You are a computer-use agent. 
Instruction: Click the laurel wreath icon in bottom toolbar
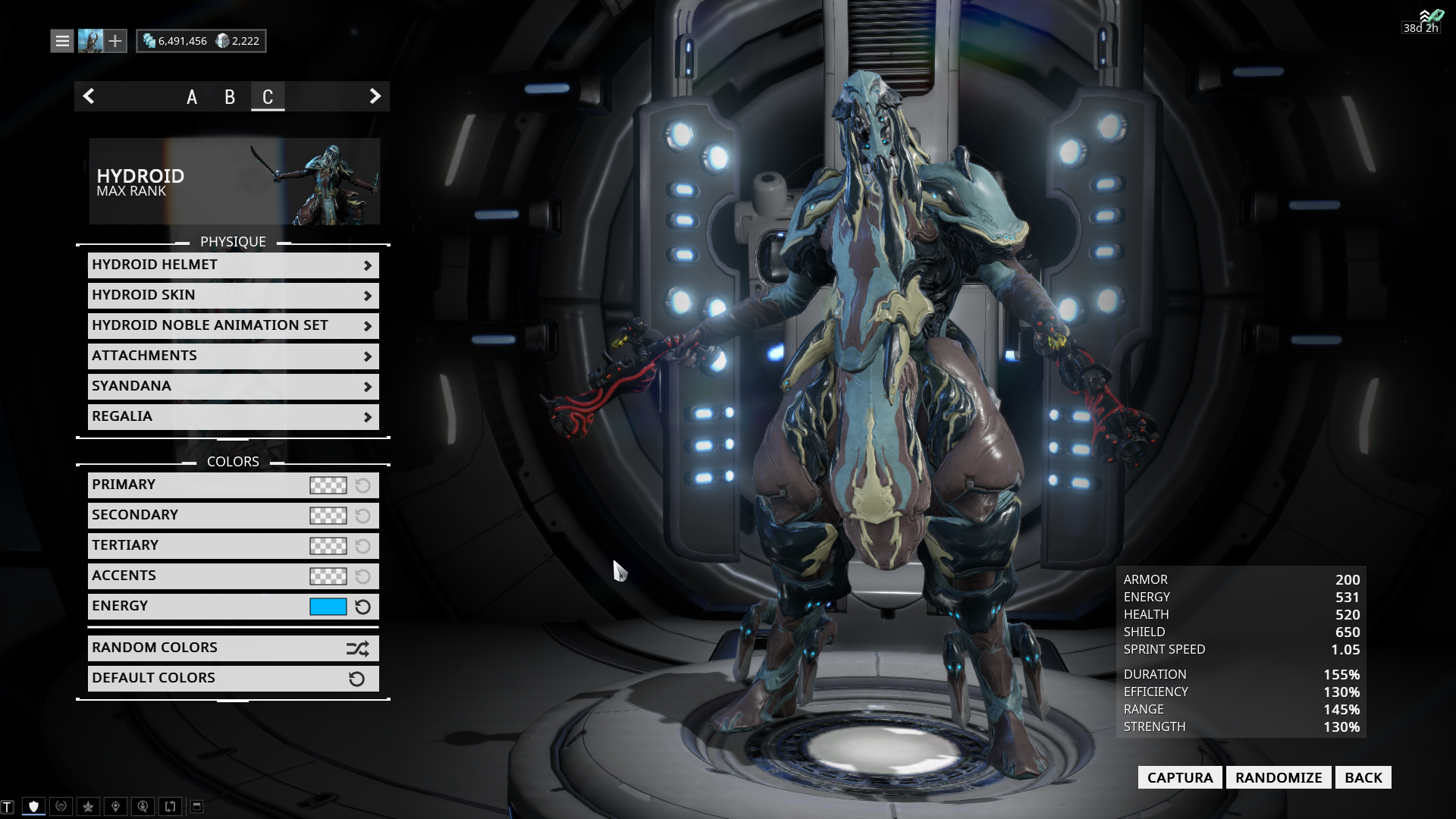[61, 806]
